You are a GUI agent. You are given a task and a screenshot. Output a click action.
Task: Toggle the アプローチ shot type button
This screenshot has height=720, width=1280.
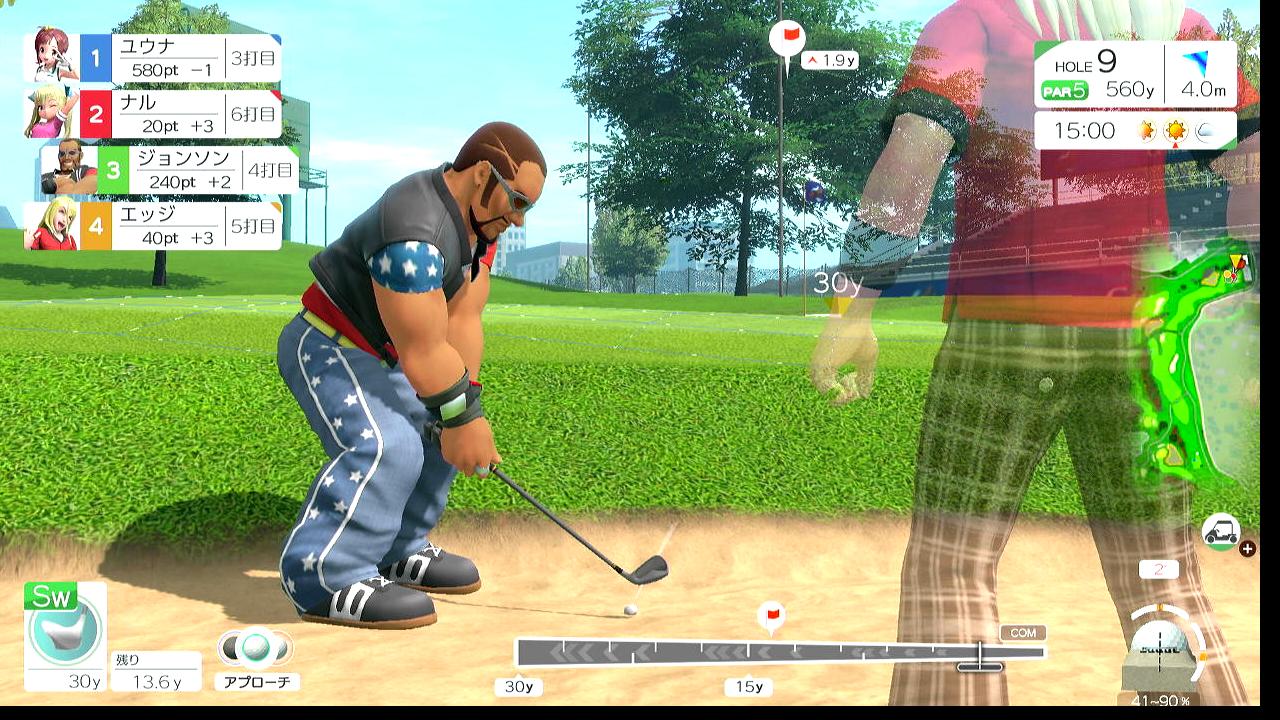pos(256,656)
